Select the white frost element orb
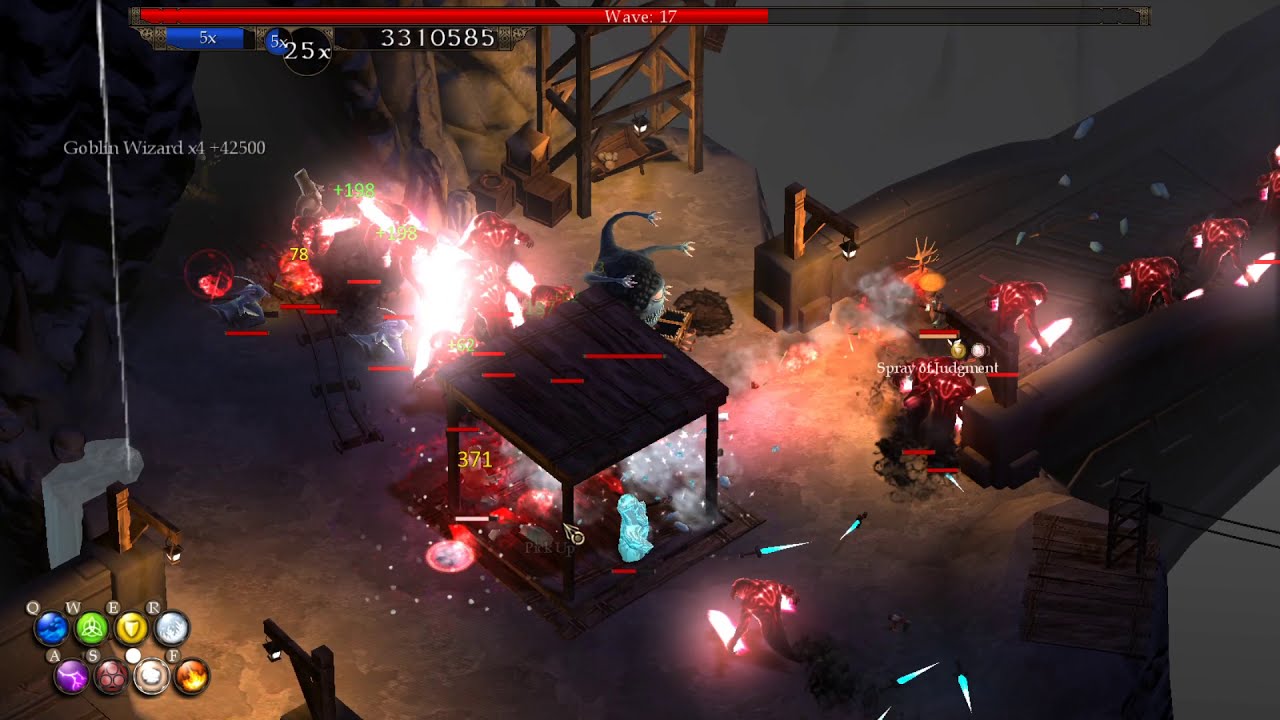Image resolution: width=1280 pixels, height=720 pixels. pos(171,628)
